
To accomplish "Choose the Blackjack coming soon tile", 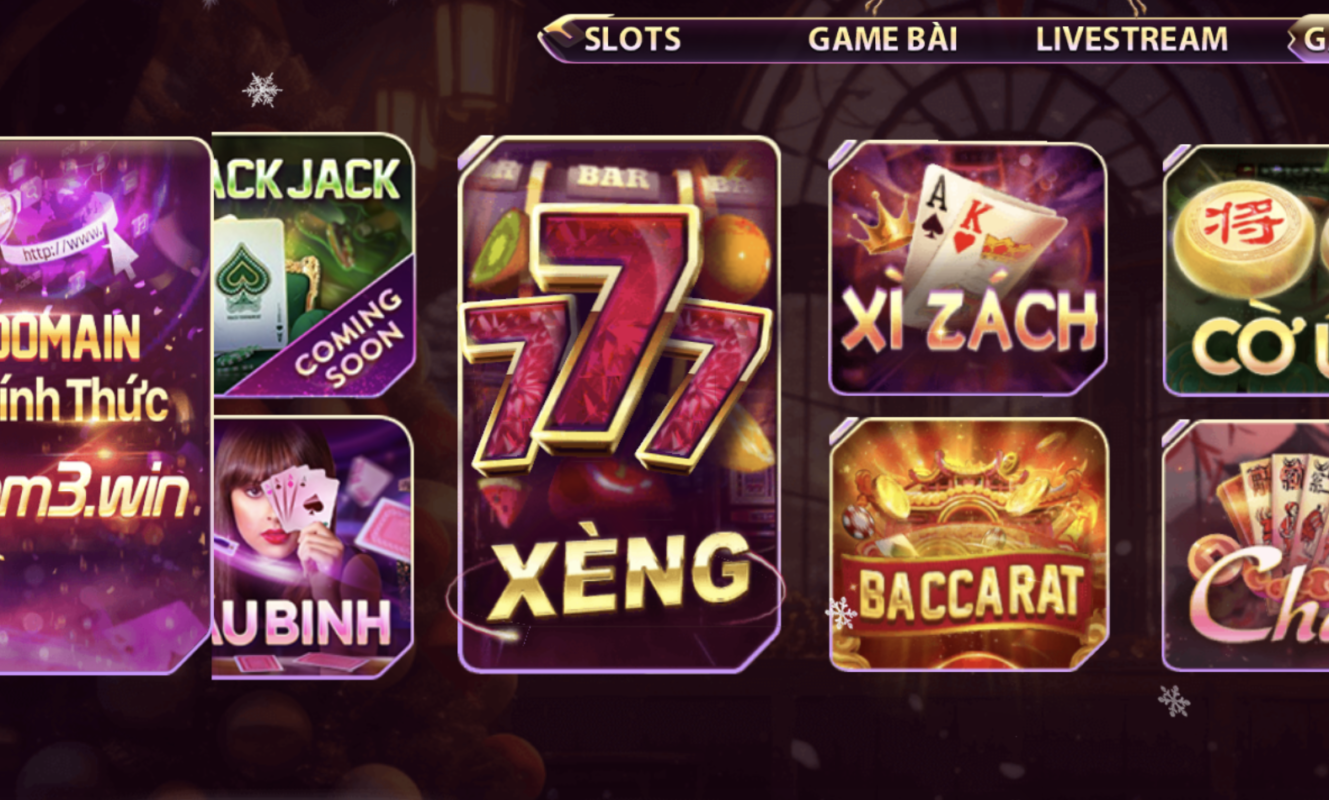I will click(313, 265).
